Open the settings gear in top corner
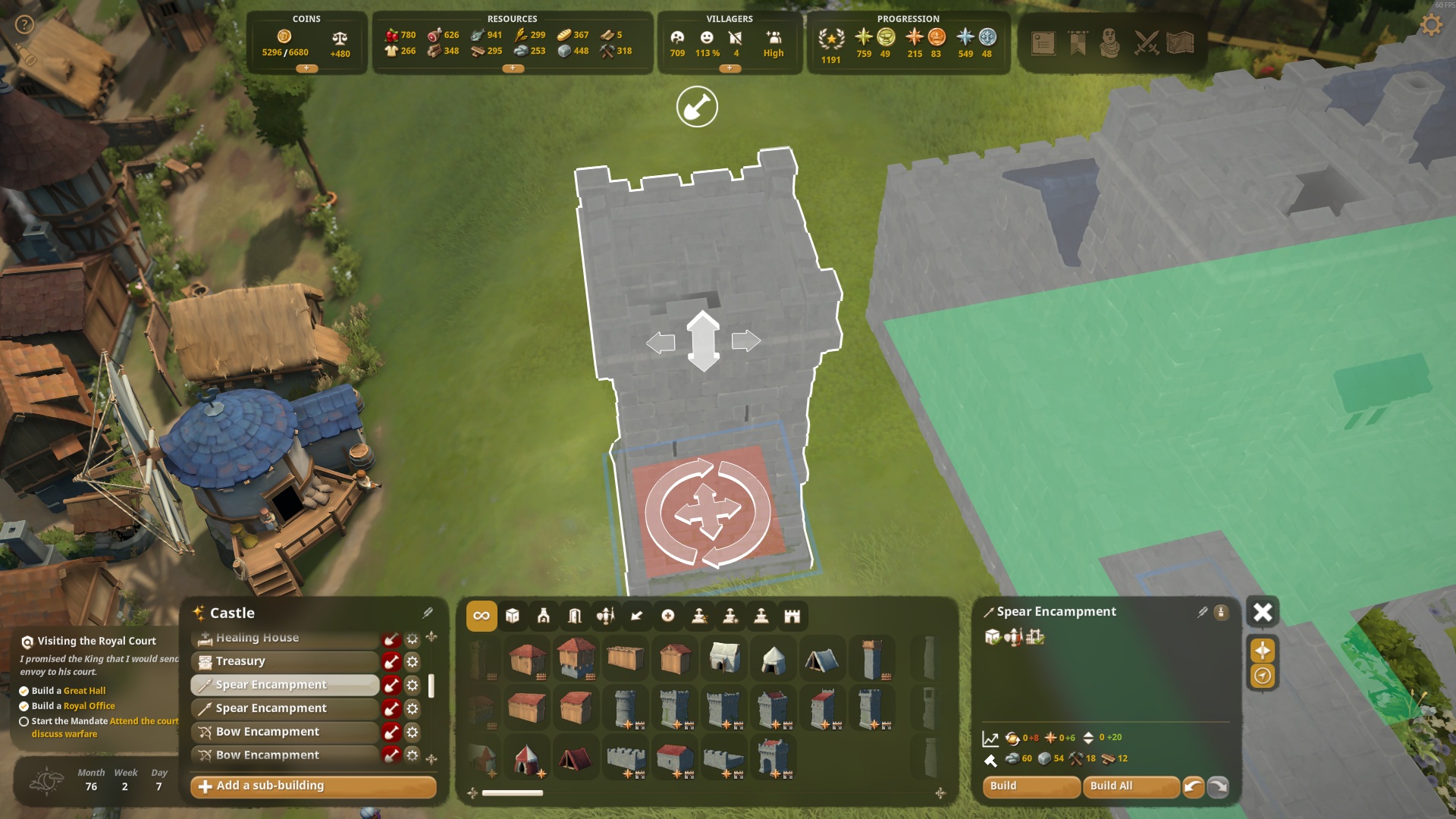Viewport: 1456px width, 819px height. (x=1431, y=25)
